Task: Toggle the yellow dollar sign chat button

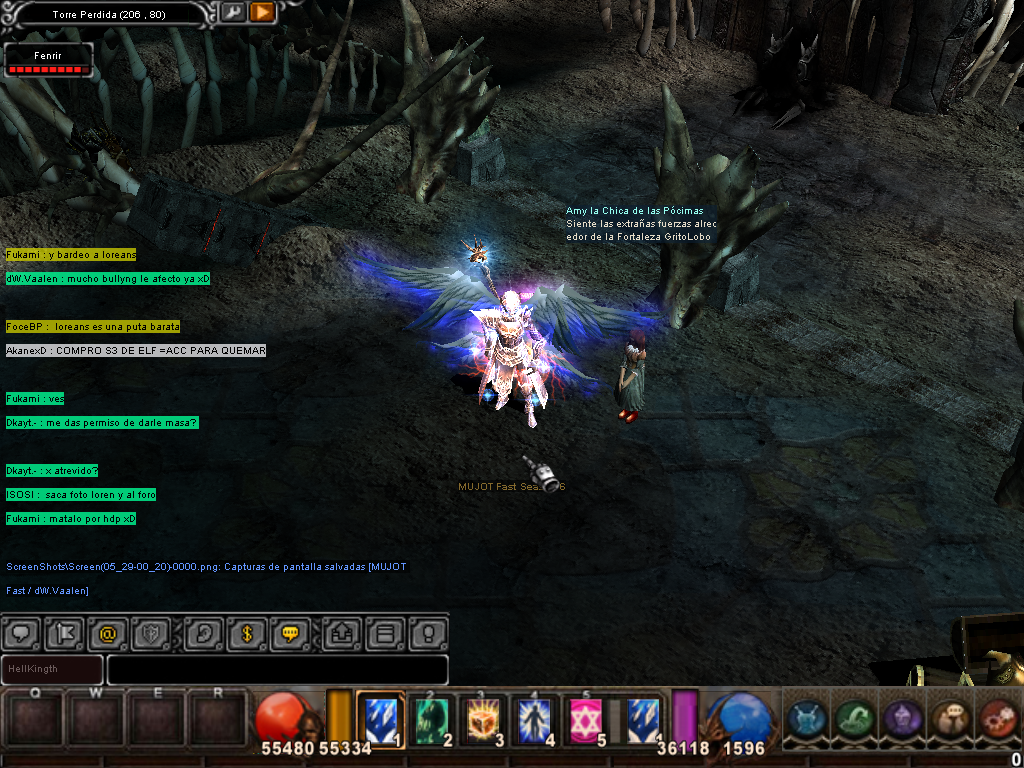Action: tap(246, 633)
